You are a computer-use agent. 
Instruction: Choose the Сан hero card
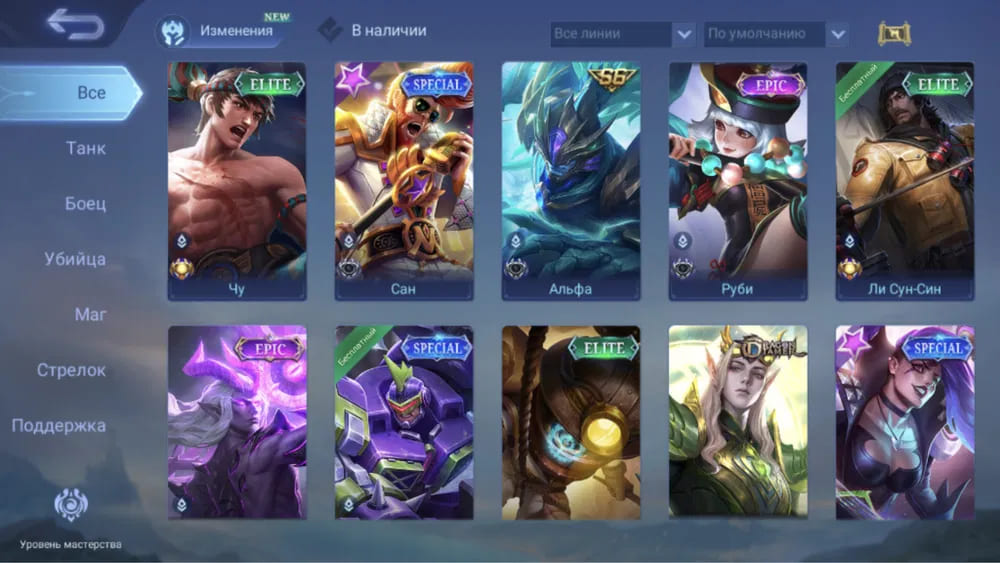tap(404, 180)
